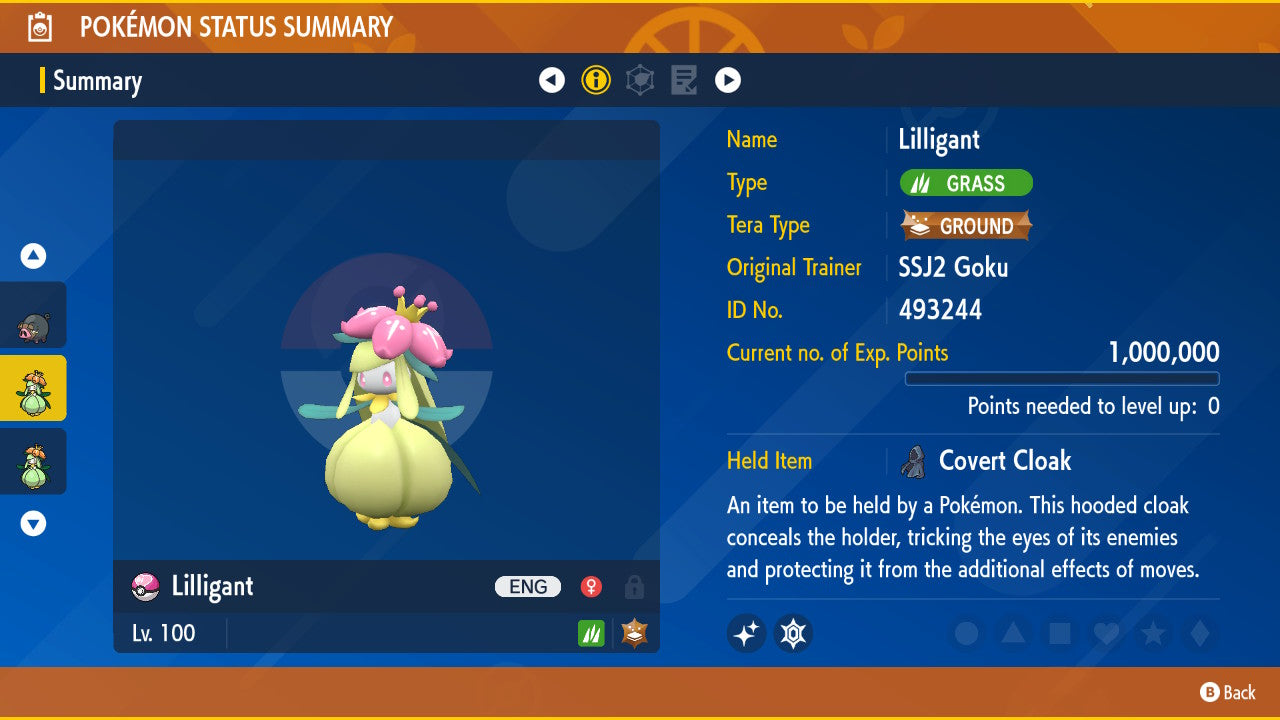
Task: Go to the next summary page arrow
Action: 728,80
